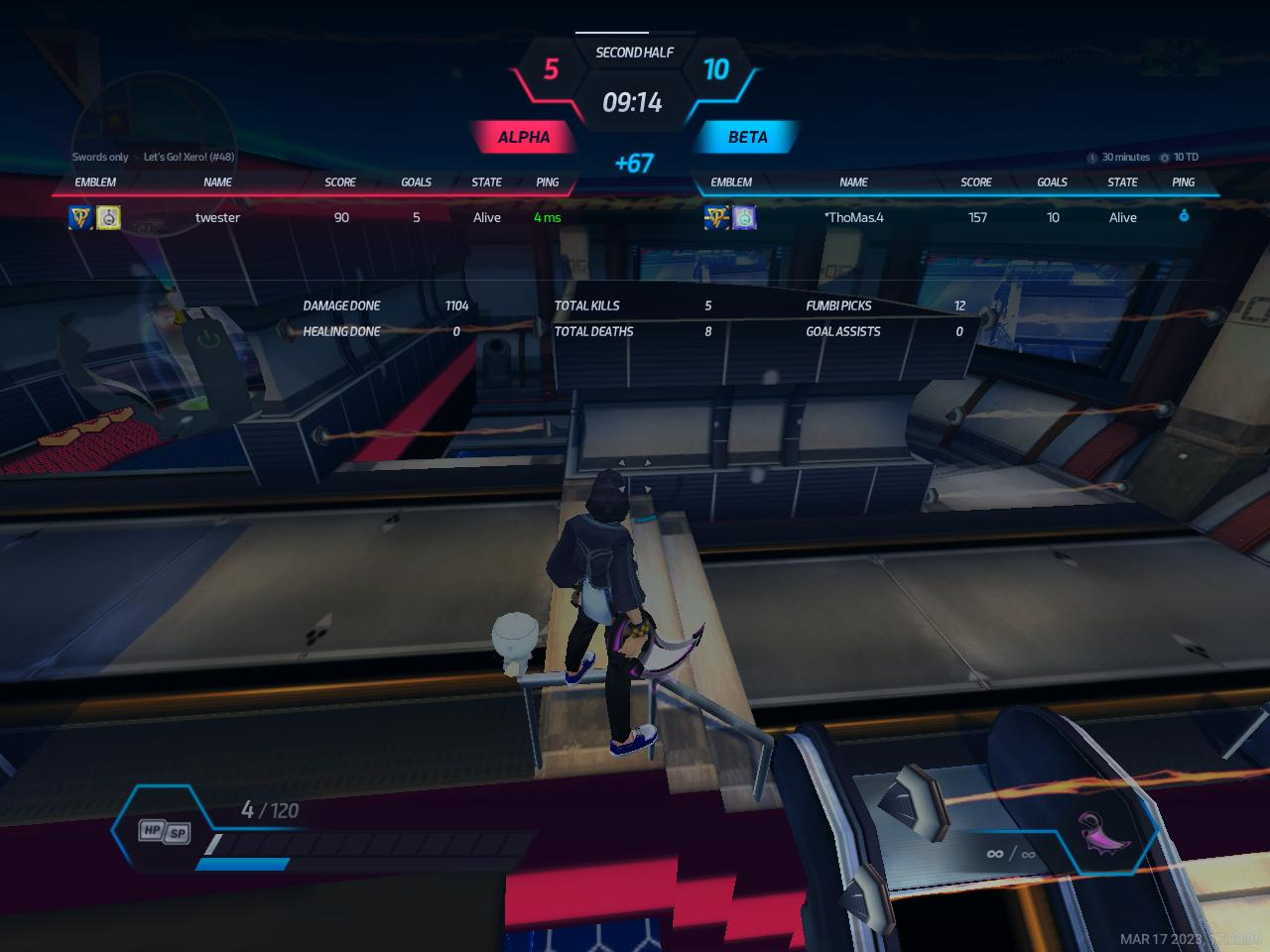The image size is (1270, 952).
Task: Click twester's yellow stopwatch emblem
Action: pyautogui.click(x=108, y=217)
